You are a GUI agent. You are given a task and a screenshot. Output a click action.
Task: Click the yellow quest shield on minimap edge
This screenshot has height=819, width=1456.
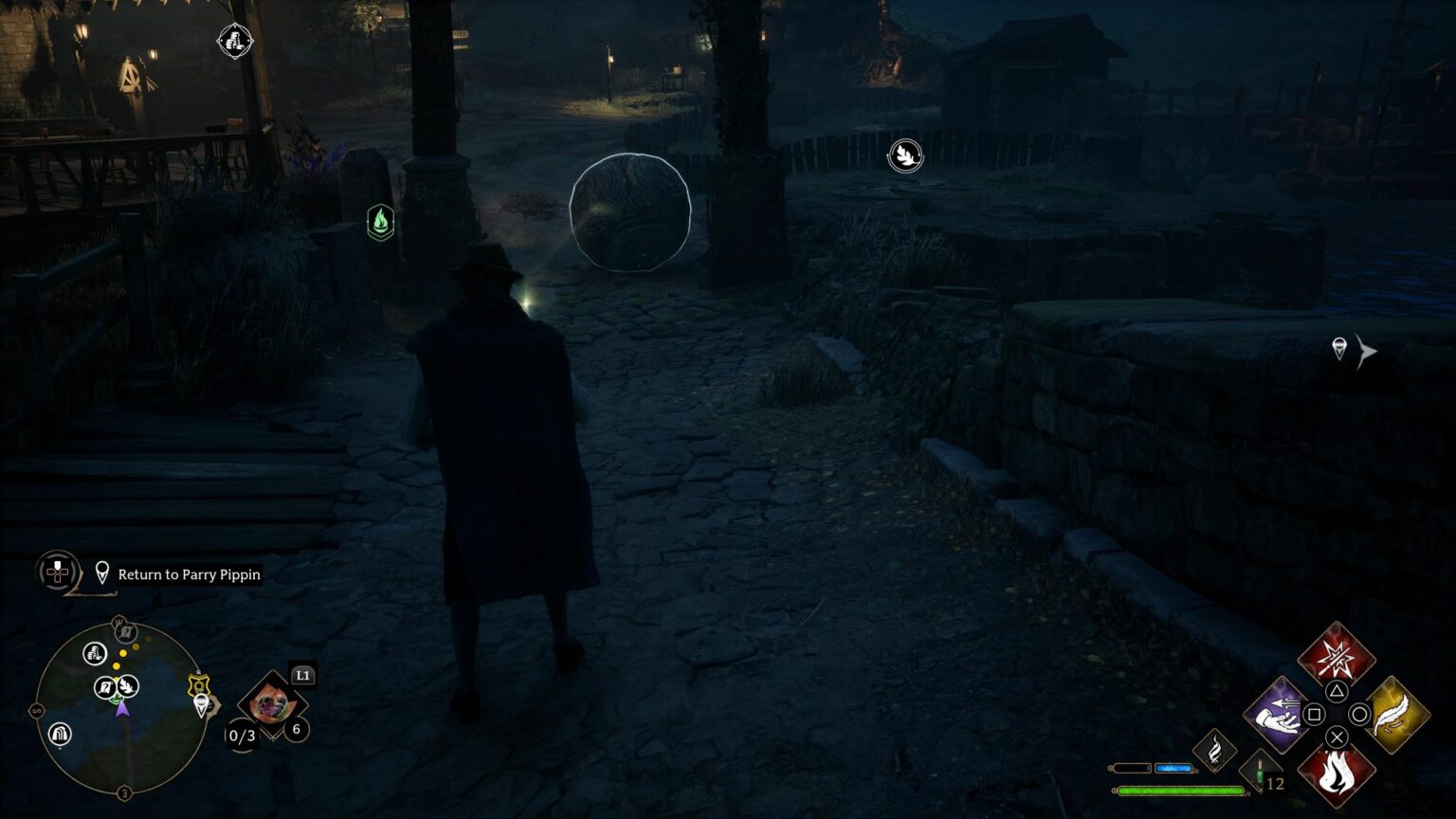198,684
